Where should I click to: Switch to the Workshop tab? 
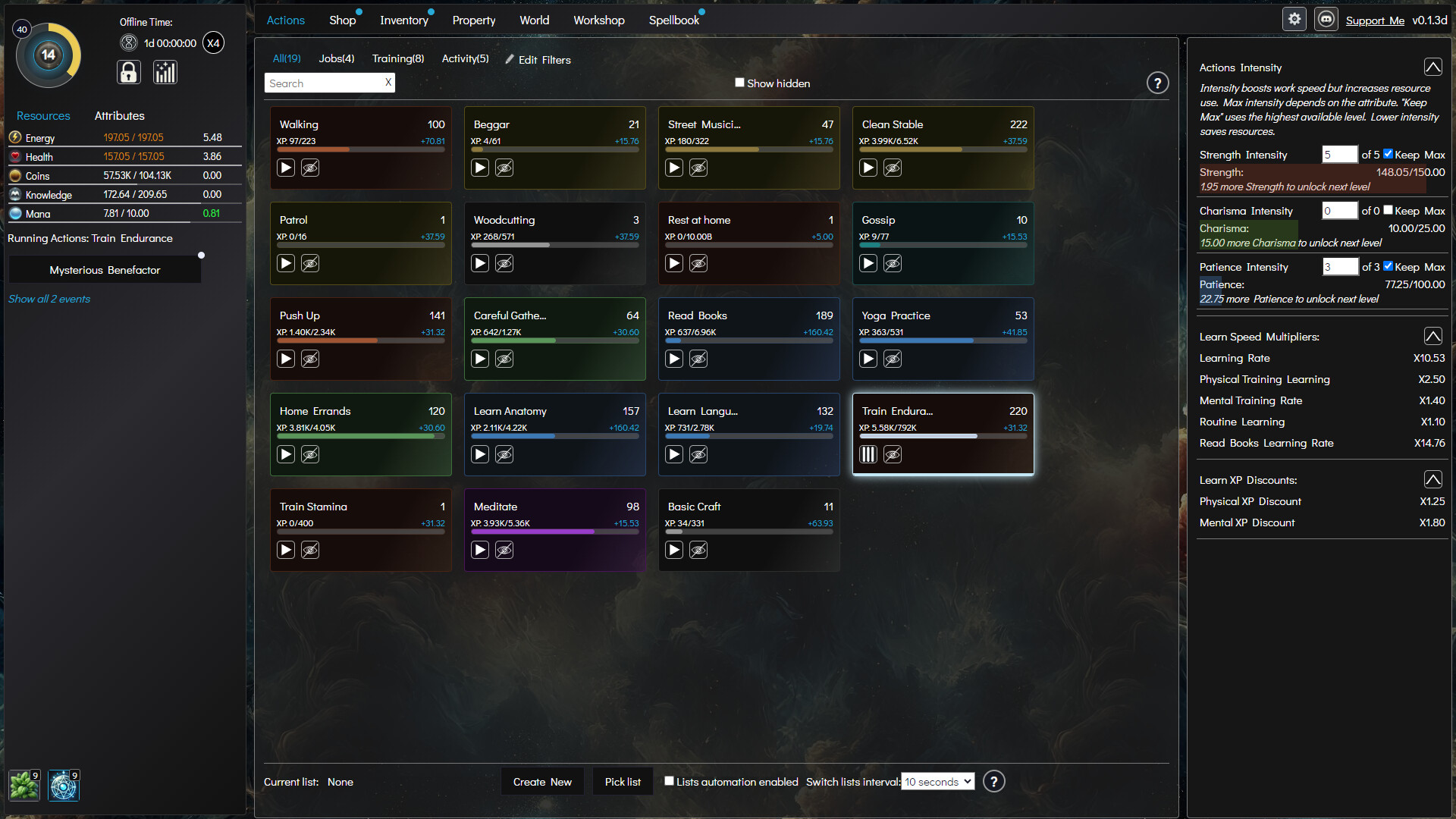[x=598, y=20]
